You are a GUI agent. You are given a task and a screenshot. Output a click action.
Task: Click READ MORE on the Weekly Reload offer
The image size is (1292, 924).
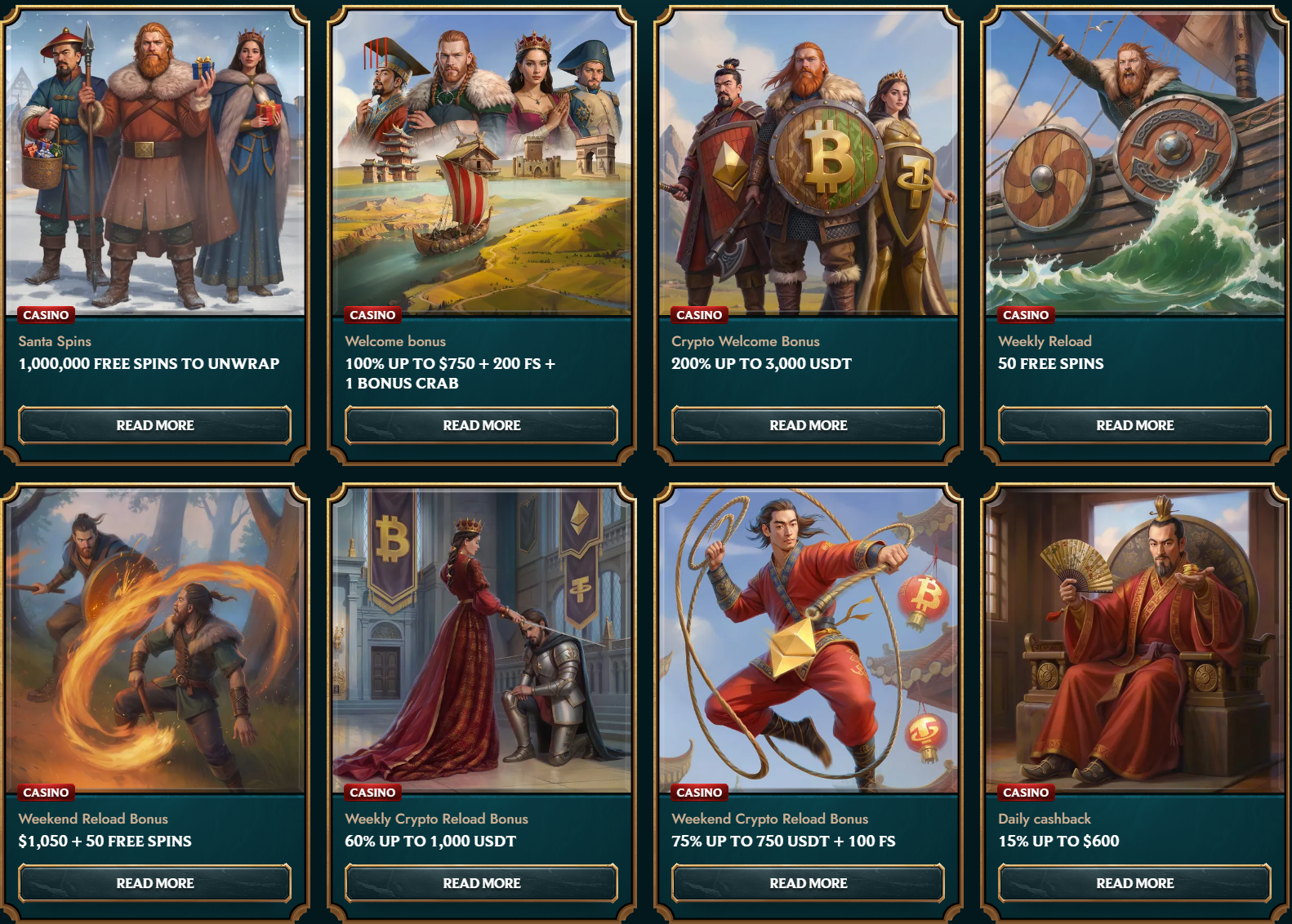[1134, 425]
